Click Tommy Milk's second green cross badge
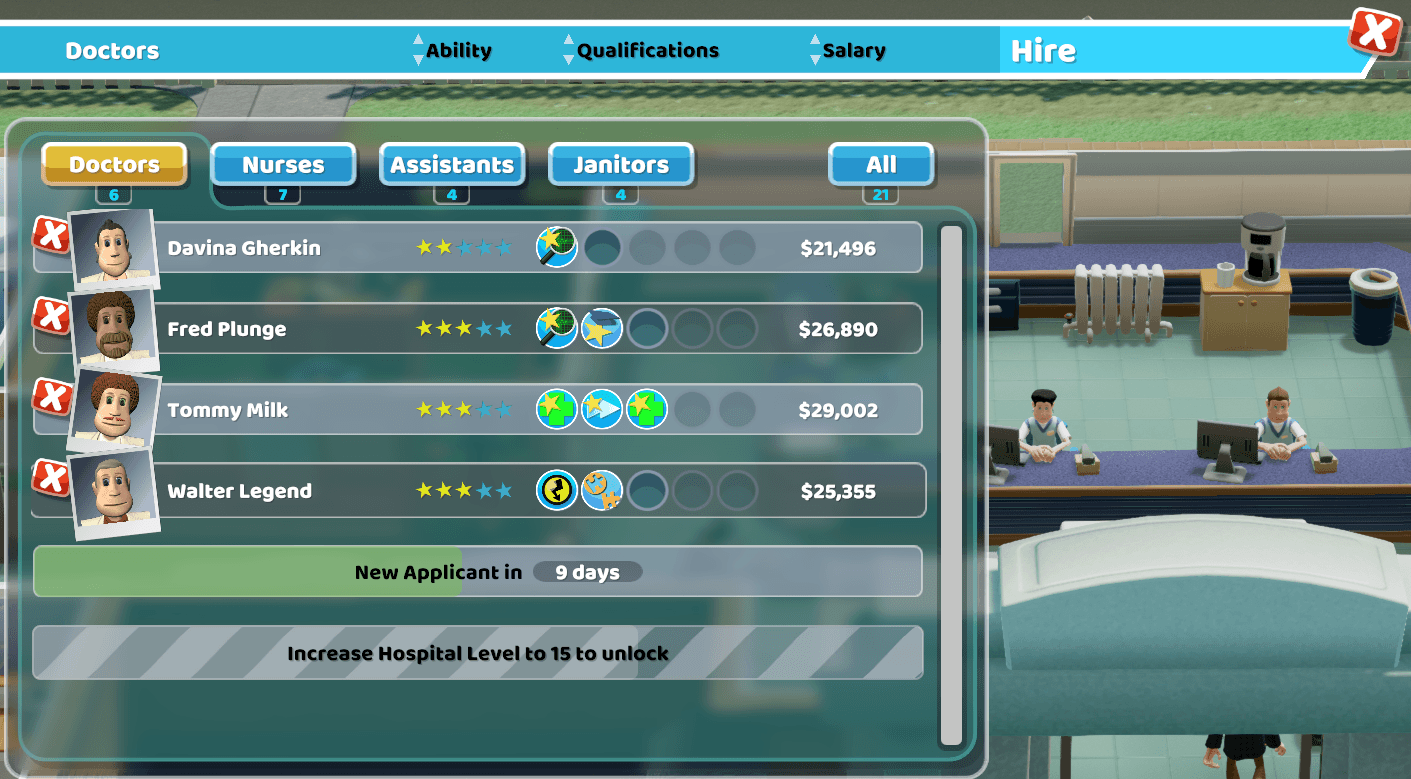The height and width of the screenshot is (779, 1411). coord(647,409)
